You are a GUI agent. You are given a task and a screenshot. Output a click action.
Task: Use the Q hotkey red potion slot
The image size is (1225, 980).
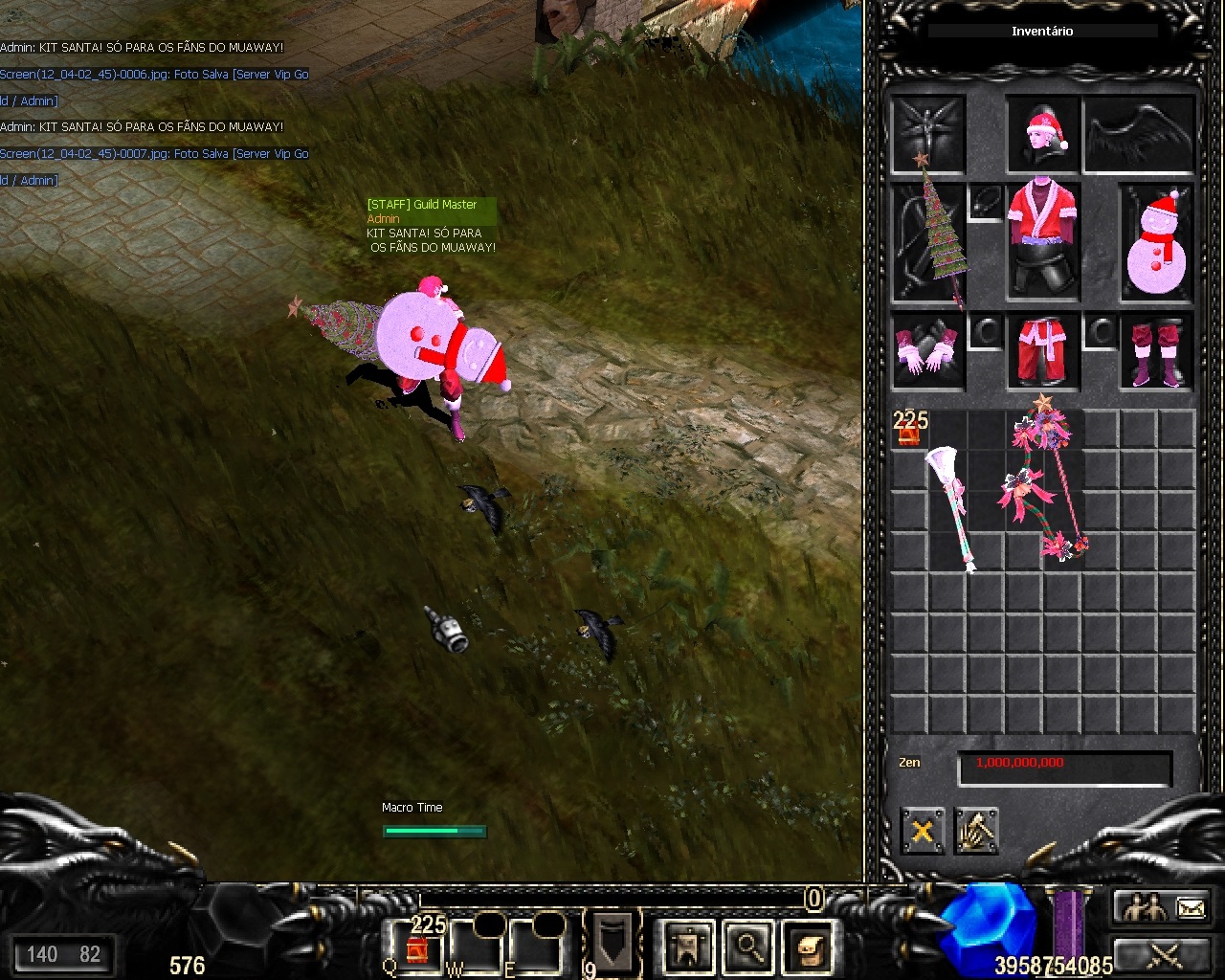pyautogui.click(x=417, y=948)
